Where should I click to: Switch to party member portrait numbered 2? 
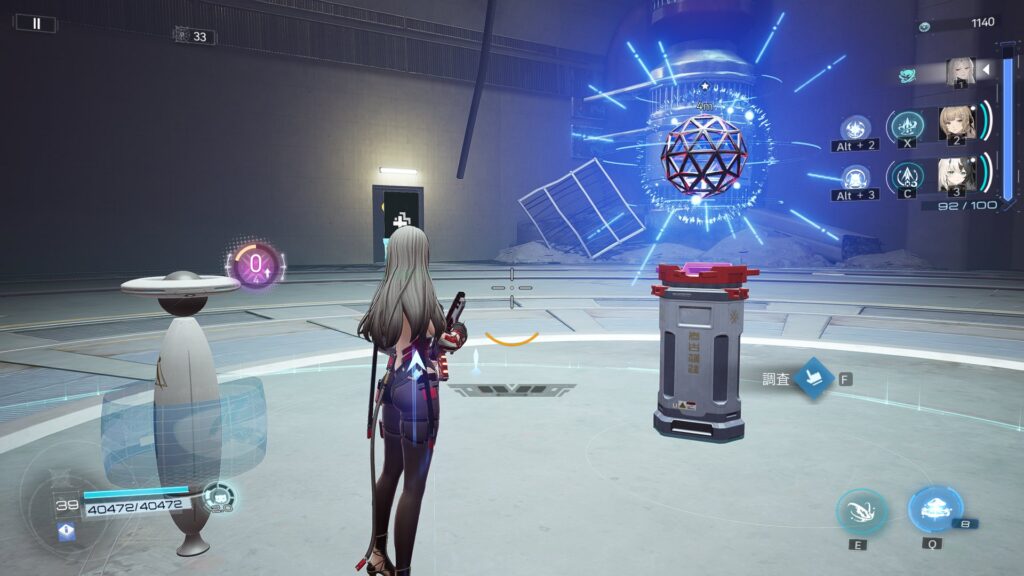coord(957,123)
